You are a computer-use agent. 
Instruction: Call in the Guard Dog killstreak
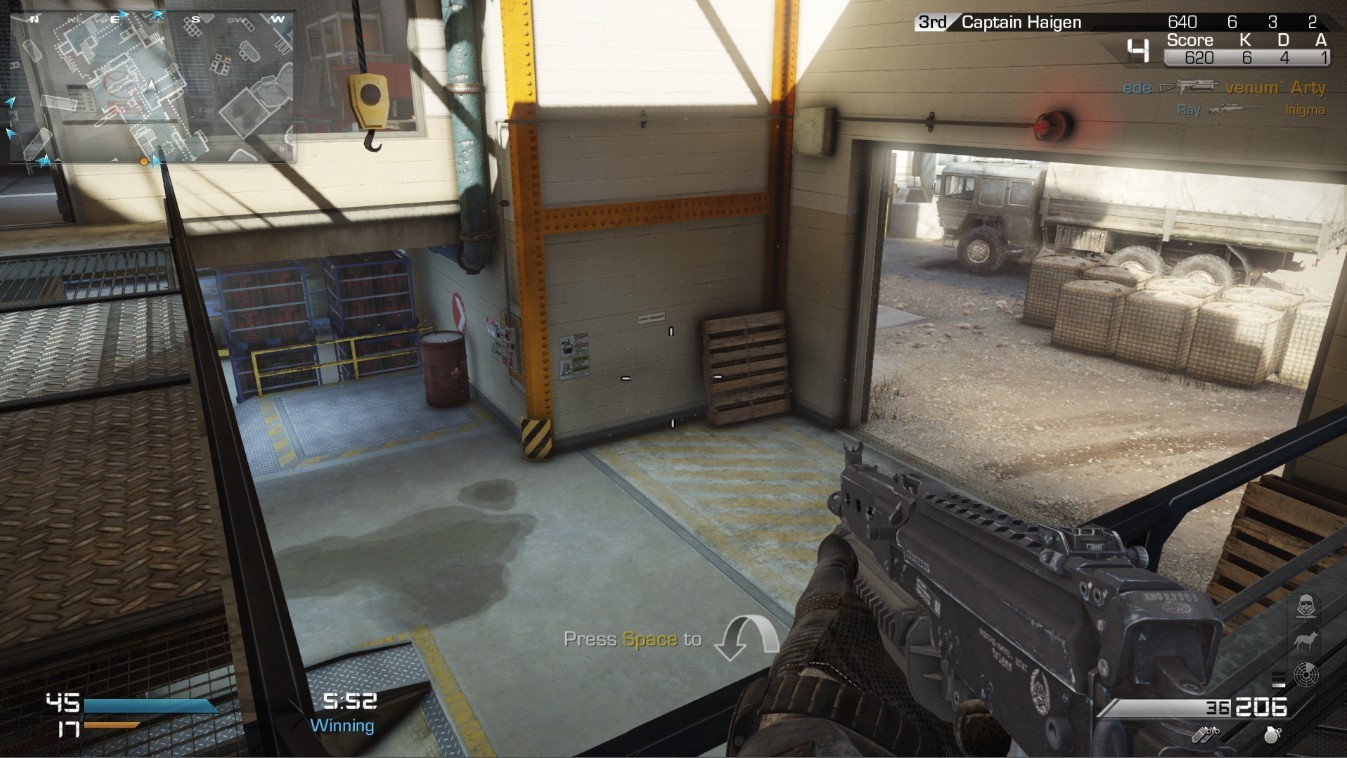1305,640
